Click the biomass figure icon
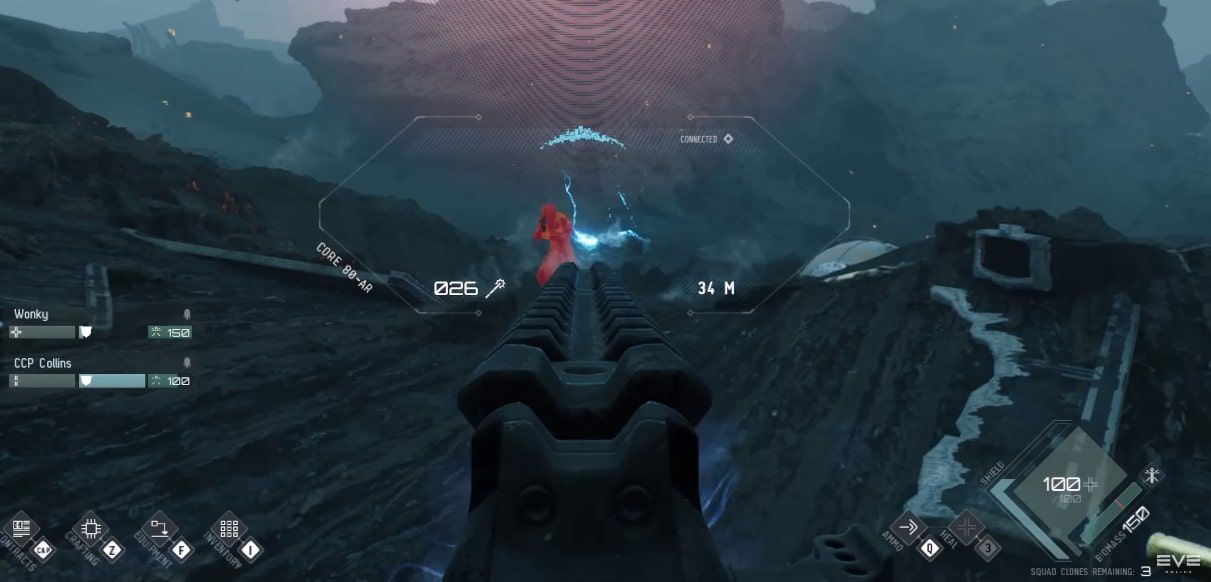The image size is (1211, 582). [1154, 475]
